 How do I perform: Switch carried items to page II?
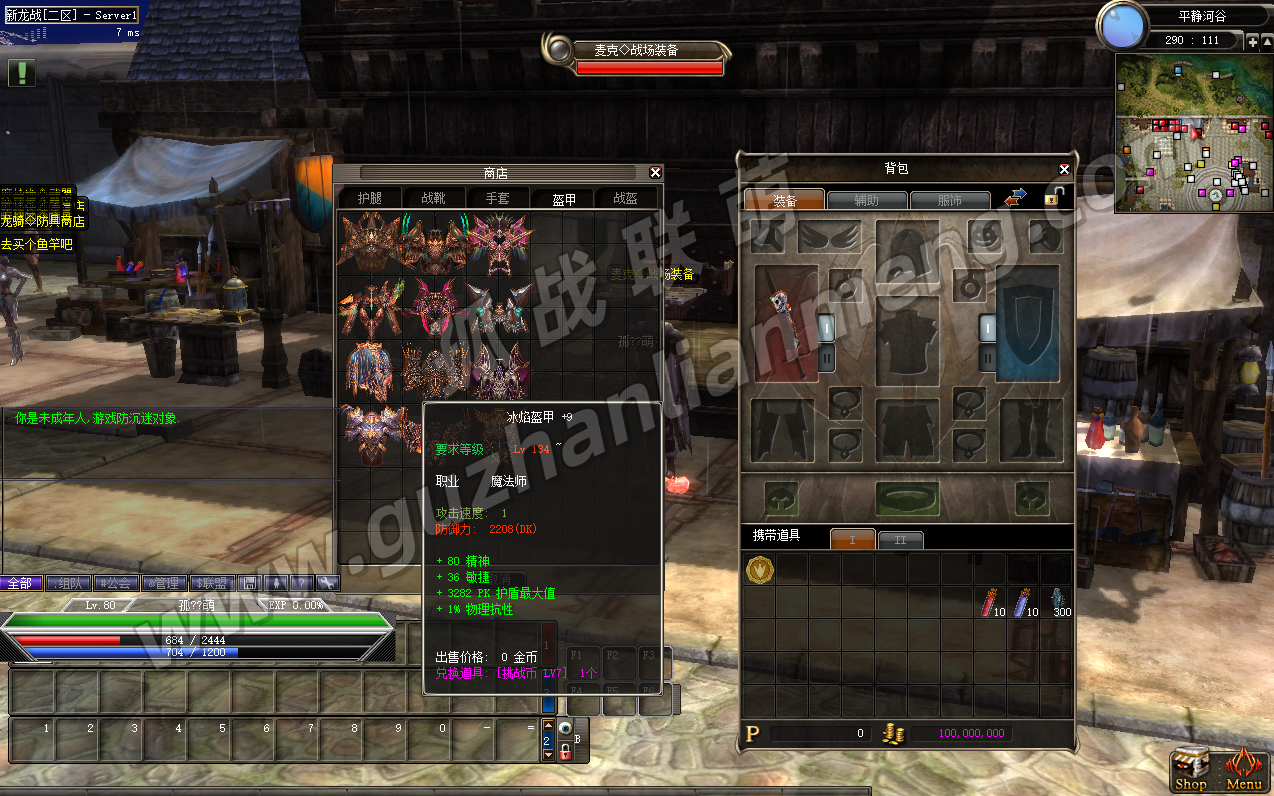[900, 540]
